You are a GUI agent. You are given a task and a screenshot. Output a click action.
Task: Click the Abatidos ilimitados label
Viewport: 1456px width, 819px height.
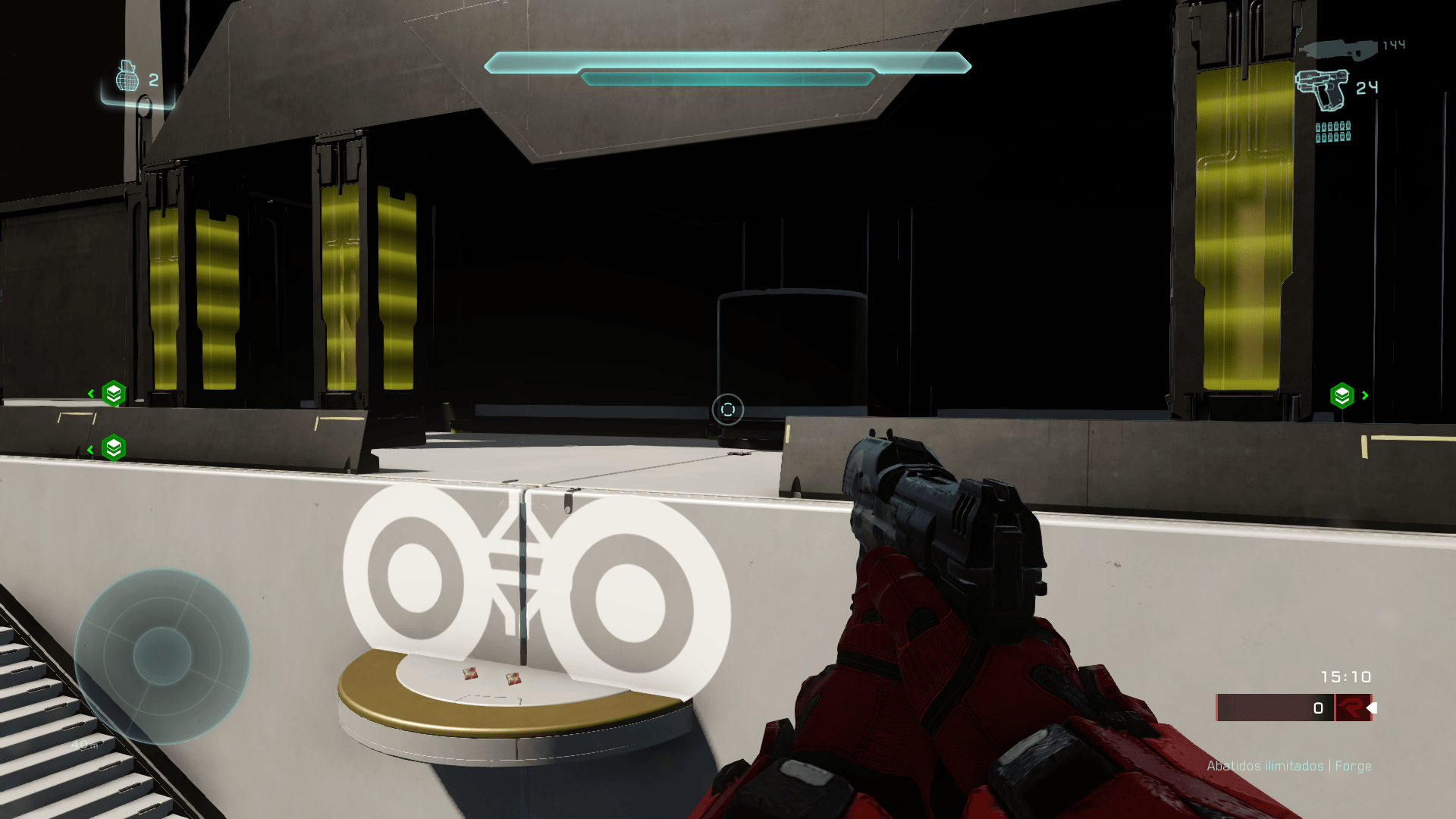click(1265, 766)
